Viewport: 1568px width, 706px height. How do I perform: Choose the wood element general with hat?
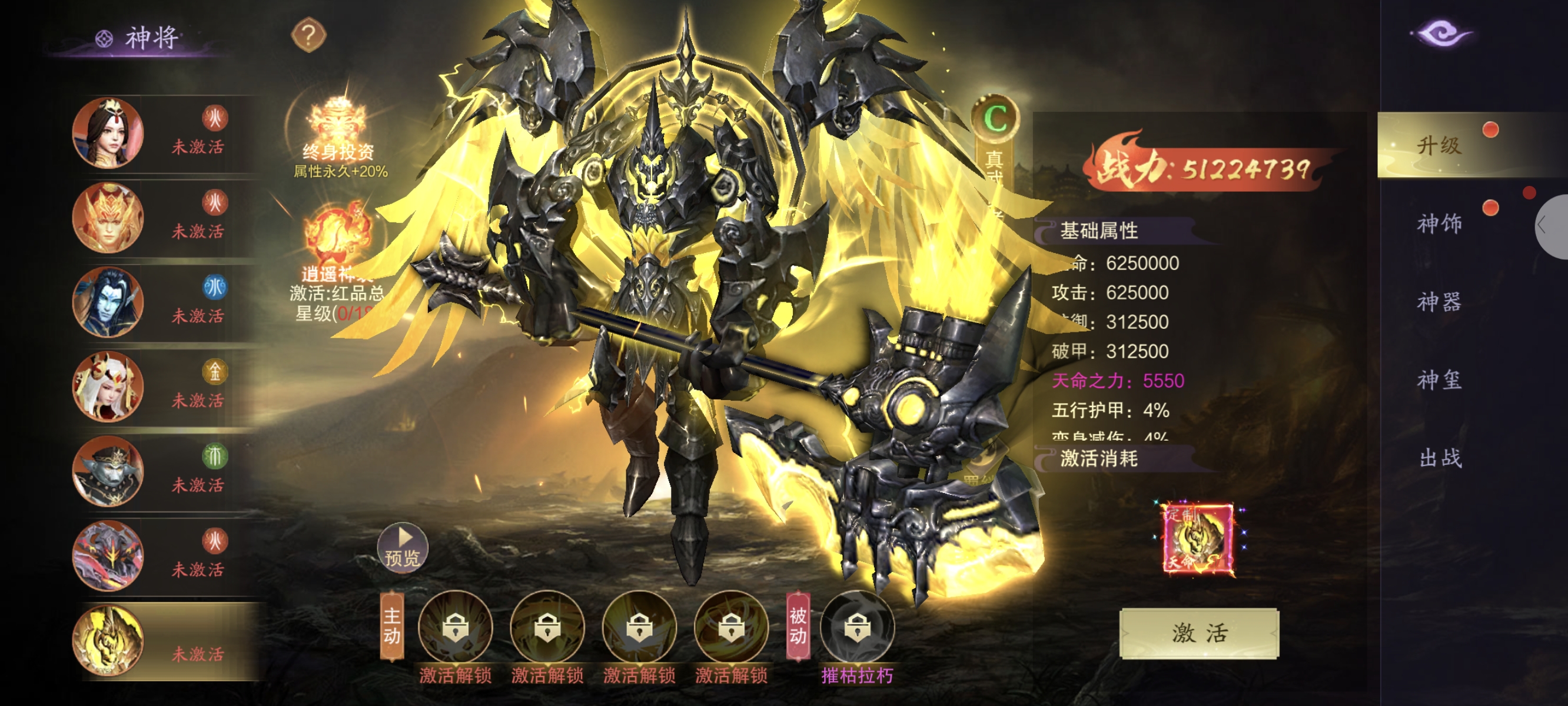coord(108,471)
